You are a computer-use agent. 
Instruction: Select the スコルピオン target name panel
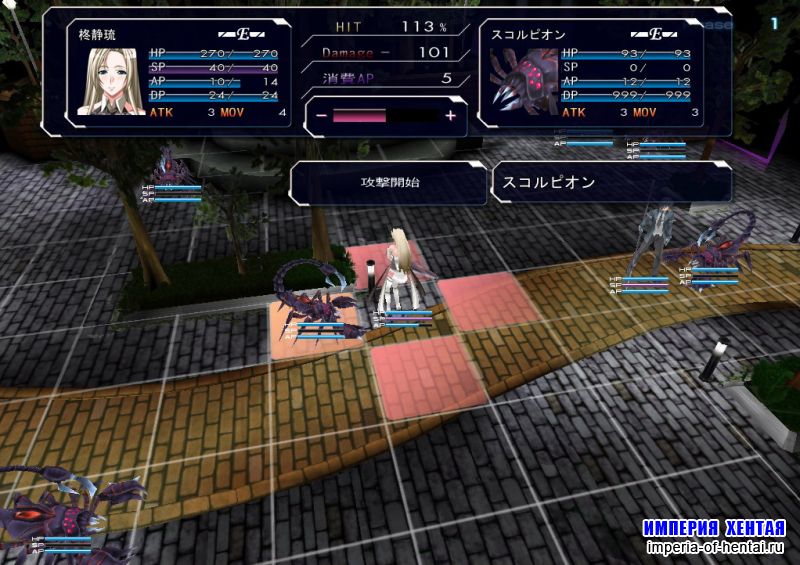point(610,183)
